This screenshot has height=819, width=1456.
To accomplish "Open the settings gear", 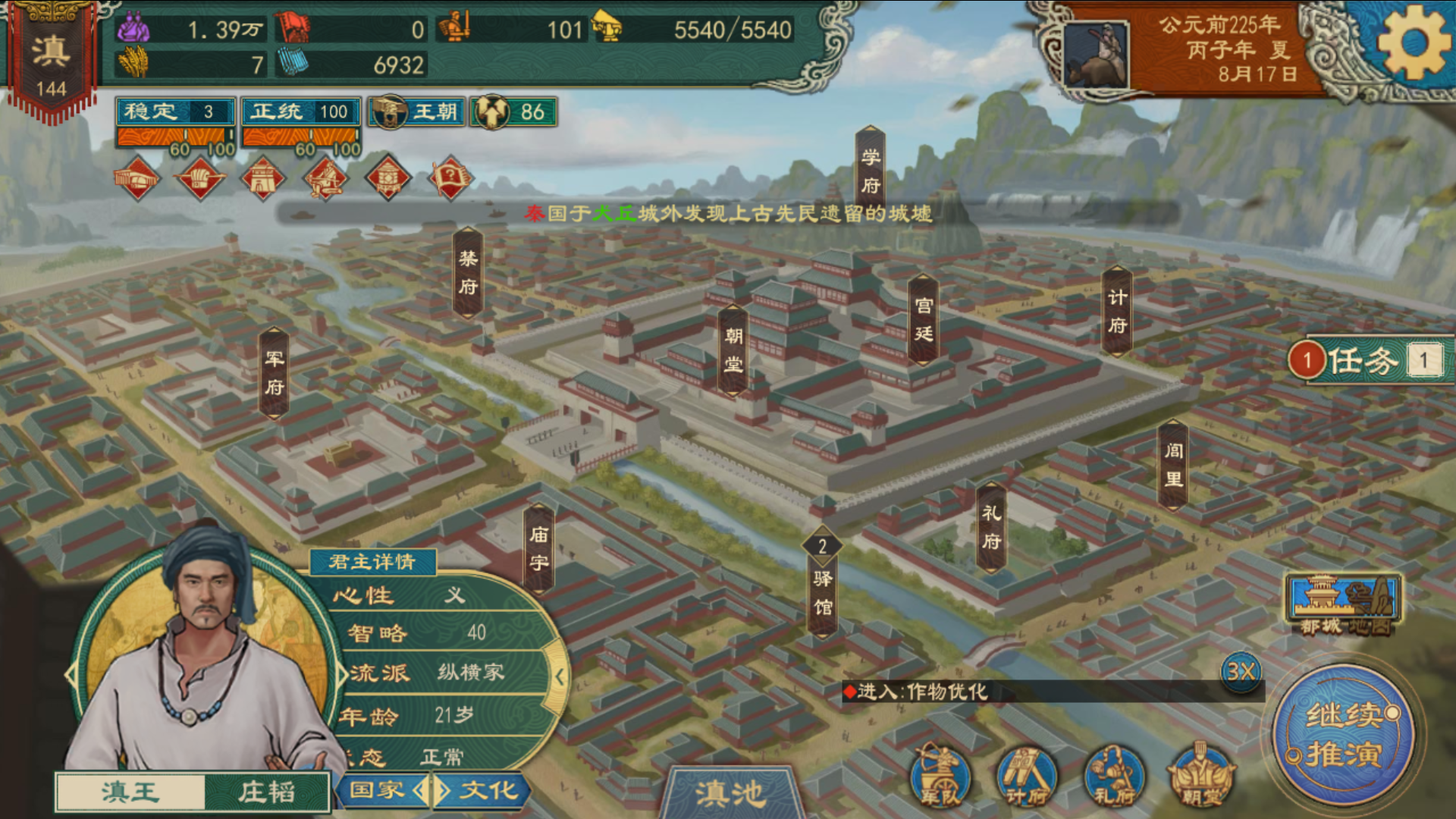I will click(x=1414, y=43).
